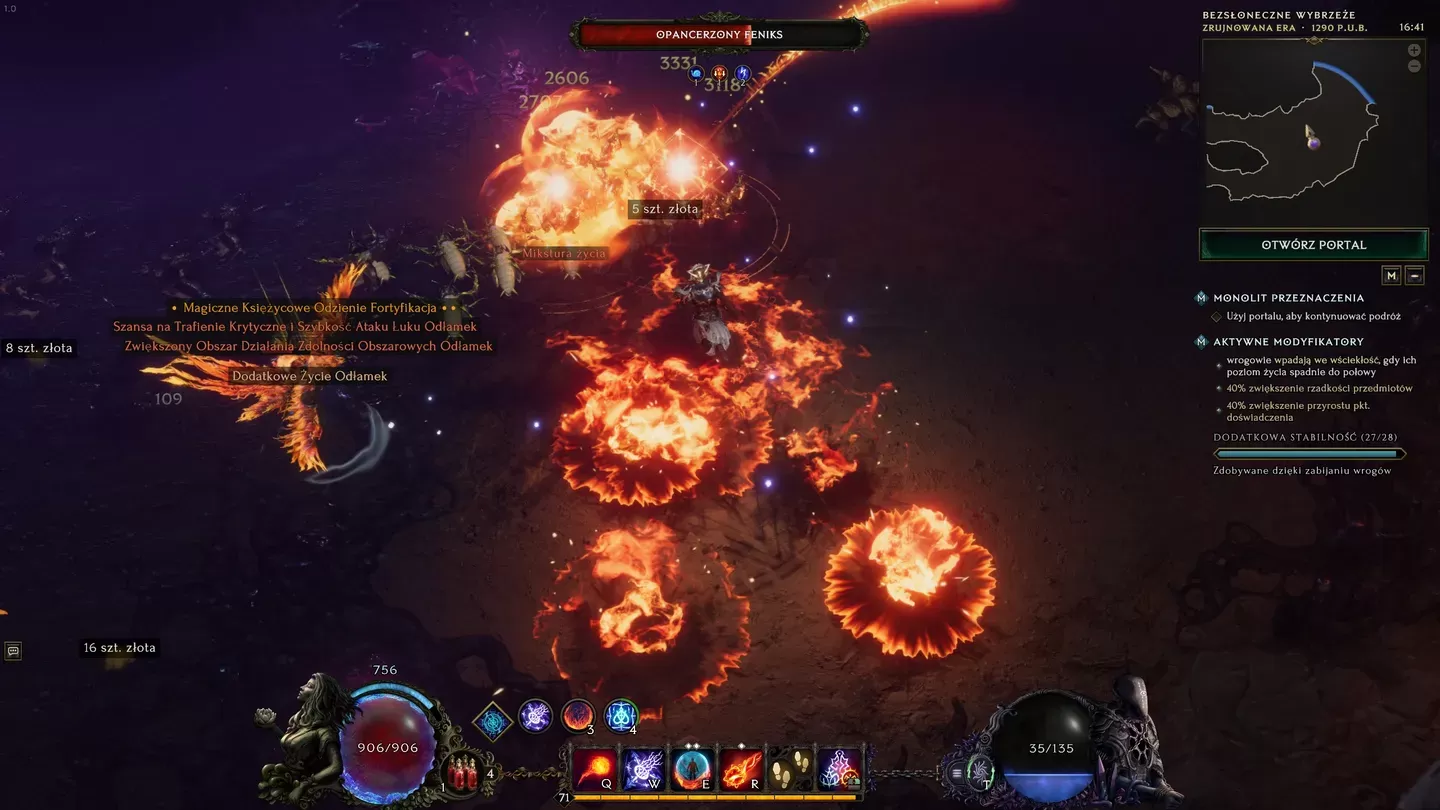Cast the flame ward skill on E
This screenshot has width=1440, height=810.
(x=693, y=769)
